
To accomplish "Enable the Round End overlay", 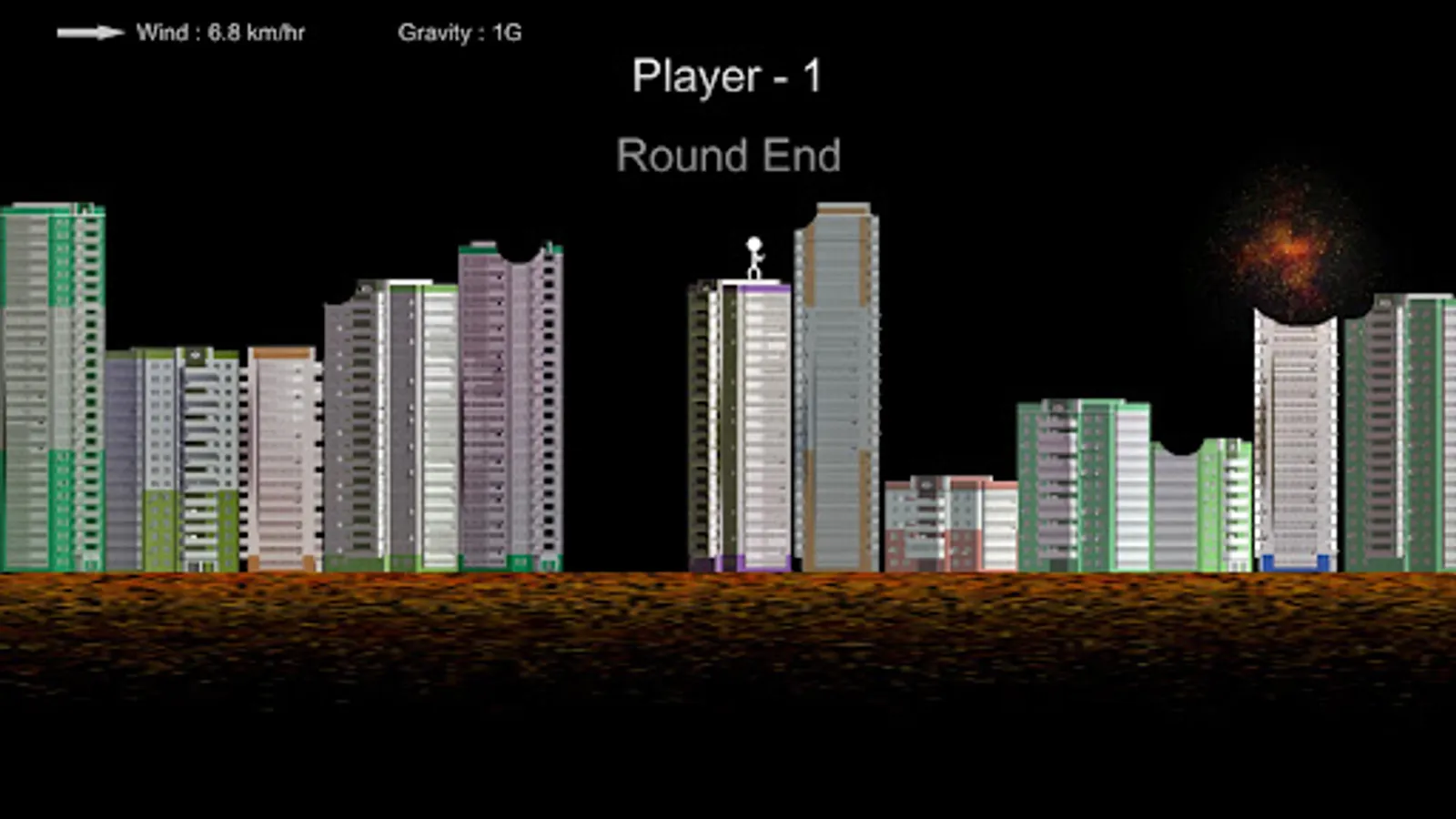I will click(729, 155).
